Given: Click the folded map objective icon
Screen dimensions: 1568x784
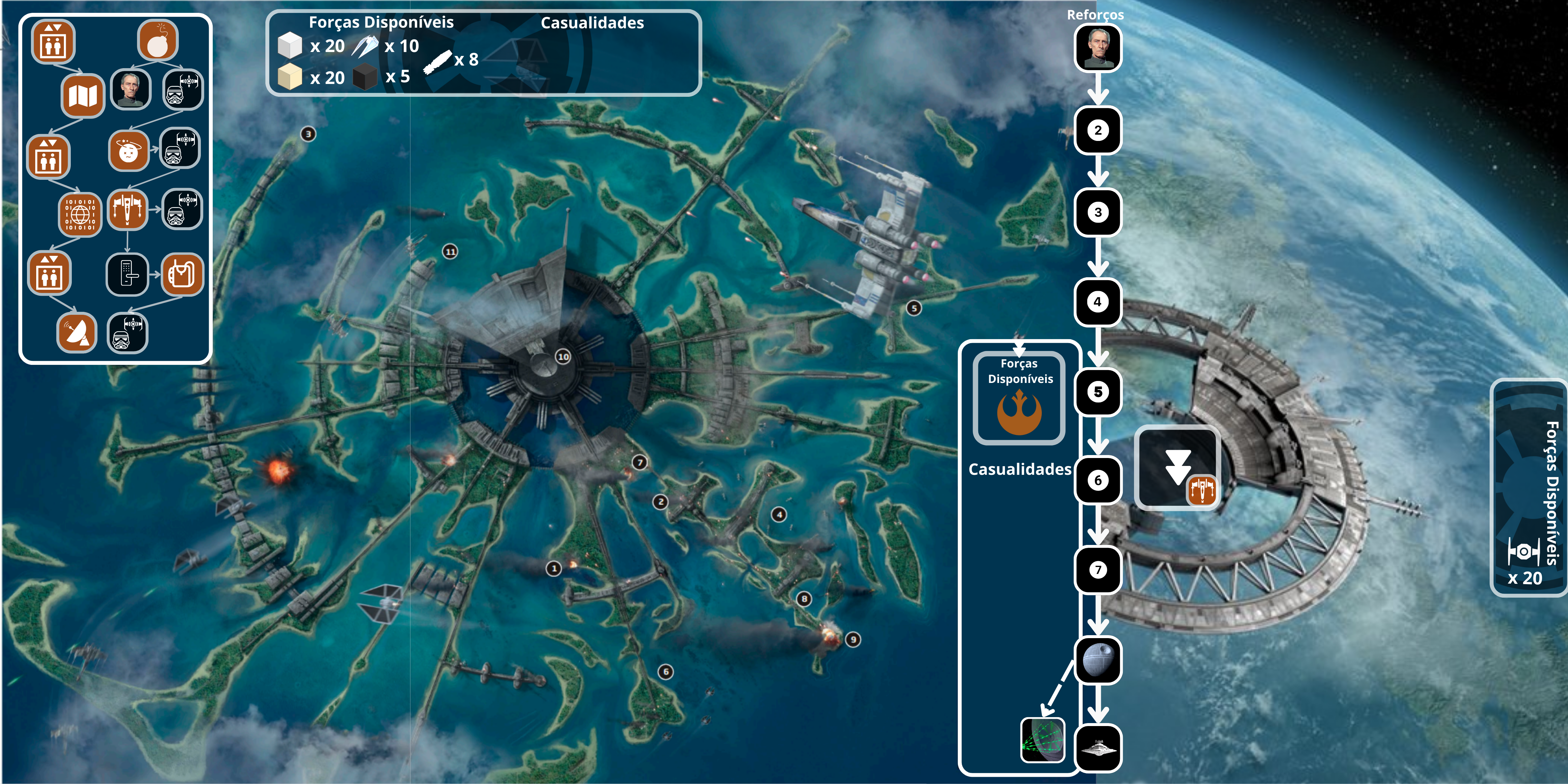Looking at the screenshot, I should point(83,95).
